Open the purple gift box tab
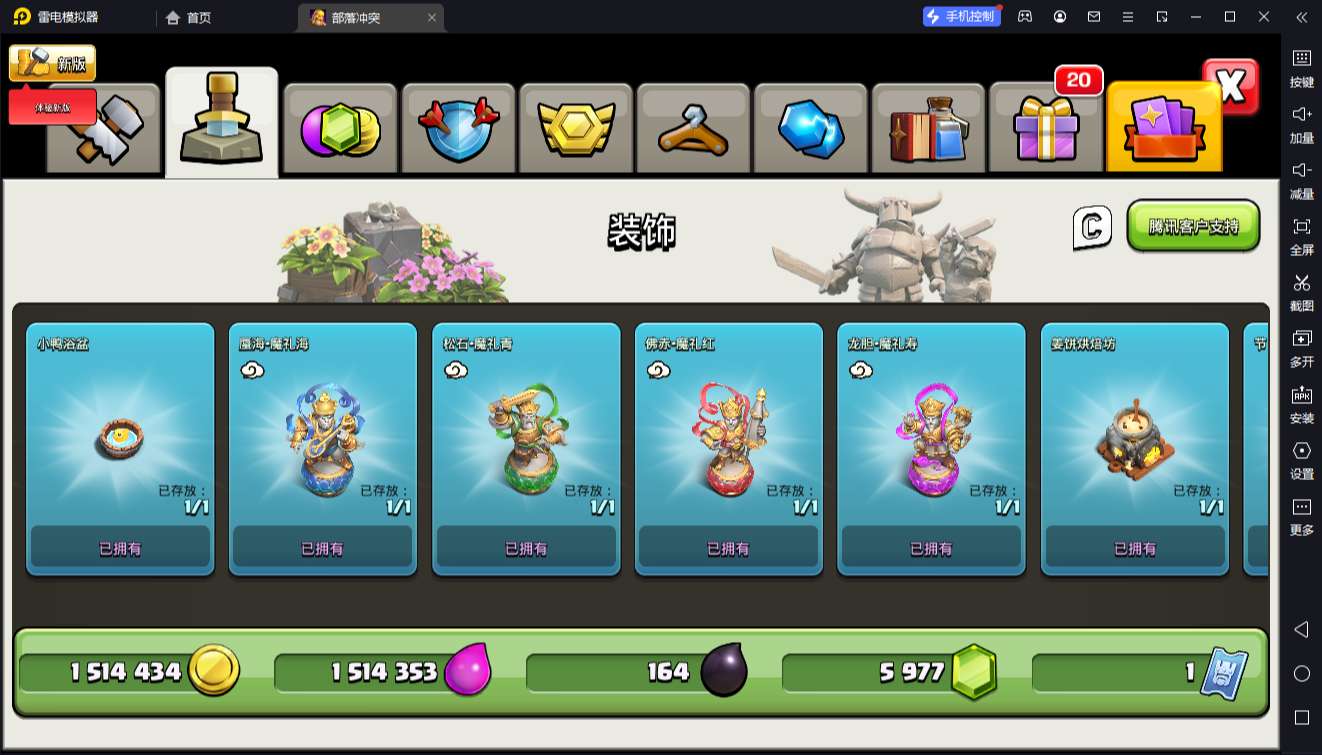1322x755 pixels. (x=1045, y=129)
